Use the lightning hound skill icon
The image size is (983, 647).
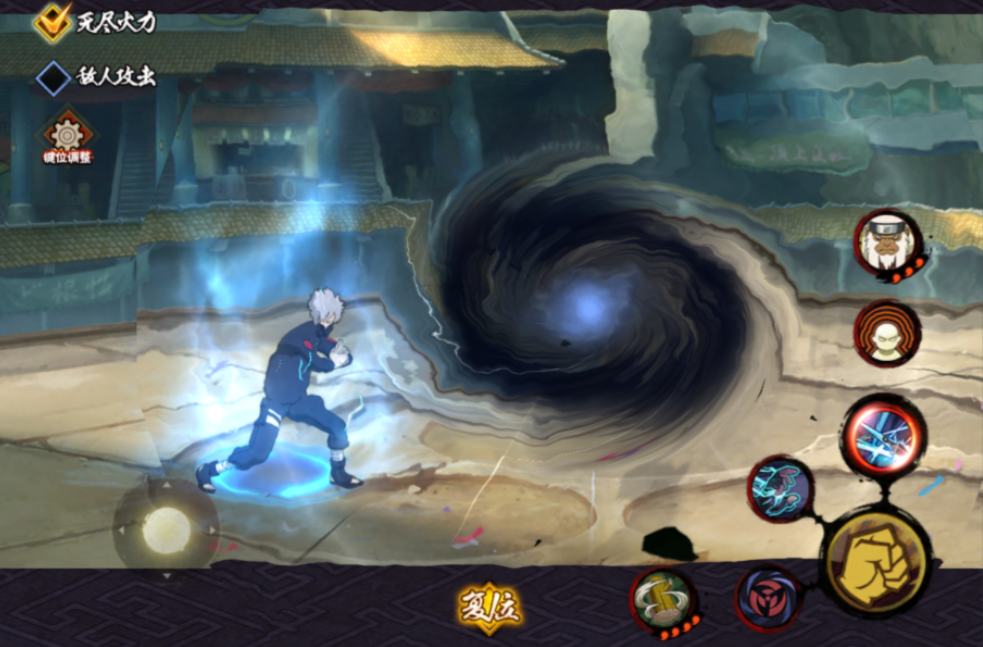click(781, 489)
